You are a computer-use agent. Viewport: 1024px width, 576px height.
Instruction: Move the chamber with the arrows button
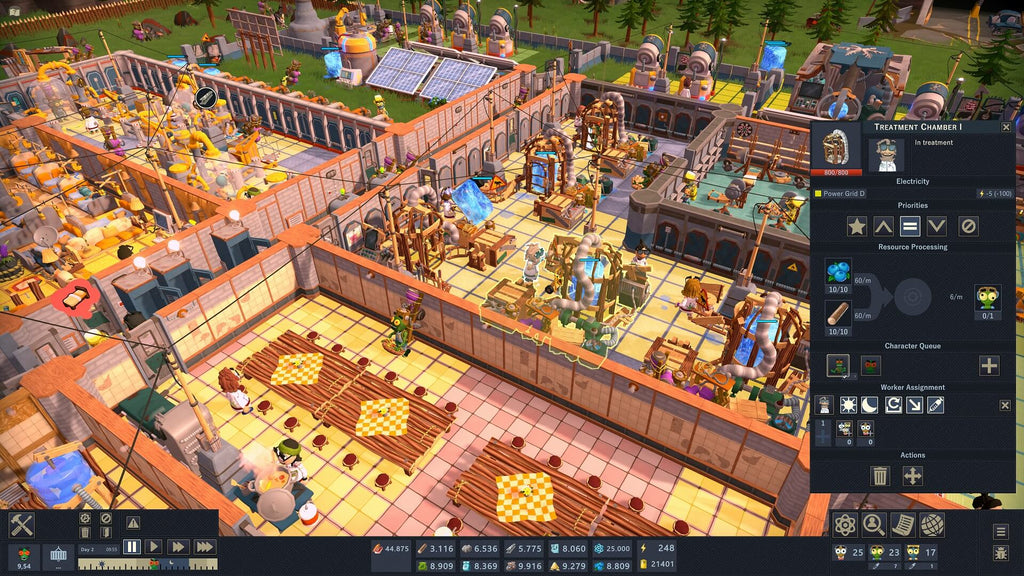(913, 476)
